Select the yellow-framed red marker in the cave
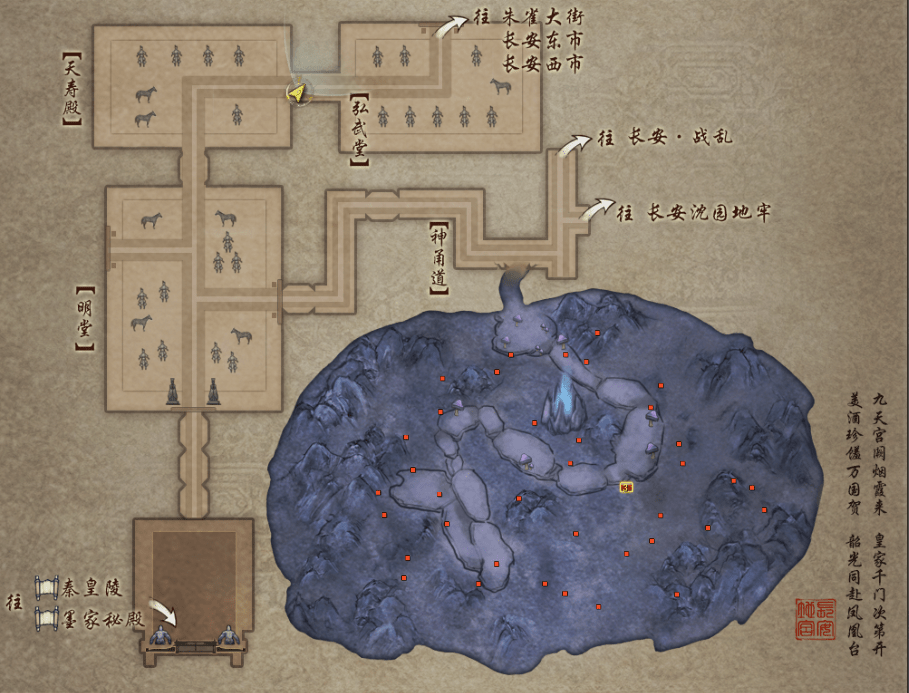 [x=626, y=487]
